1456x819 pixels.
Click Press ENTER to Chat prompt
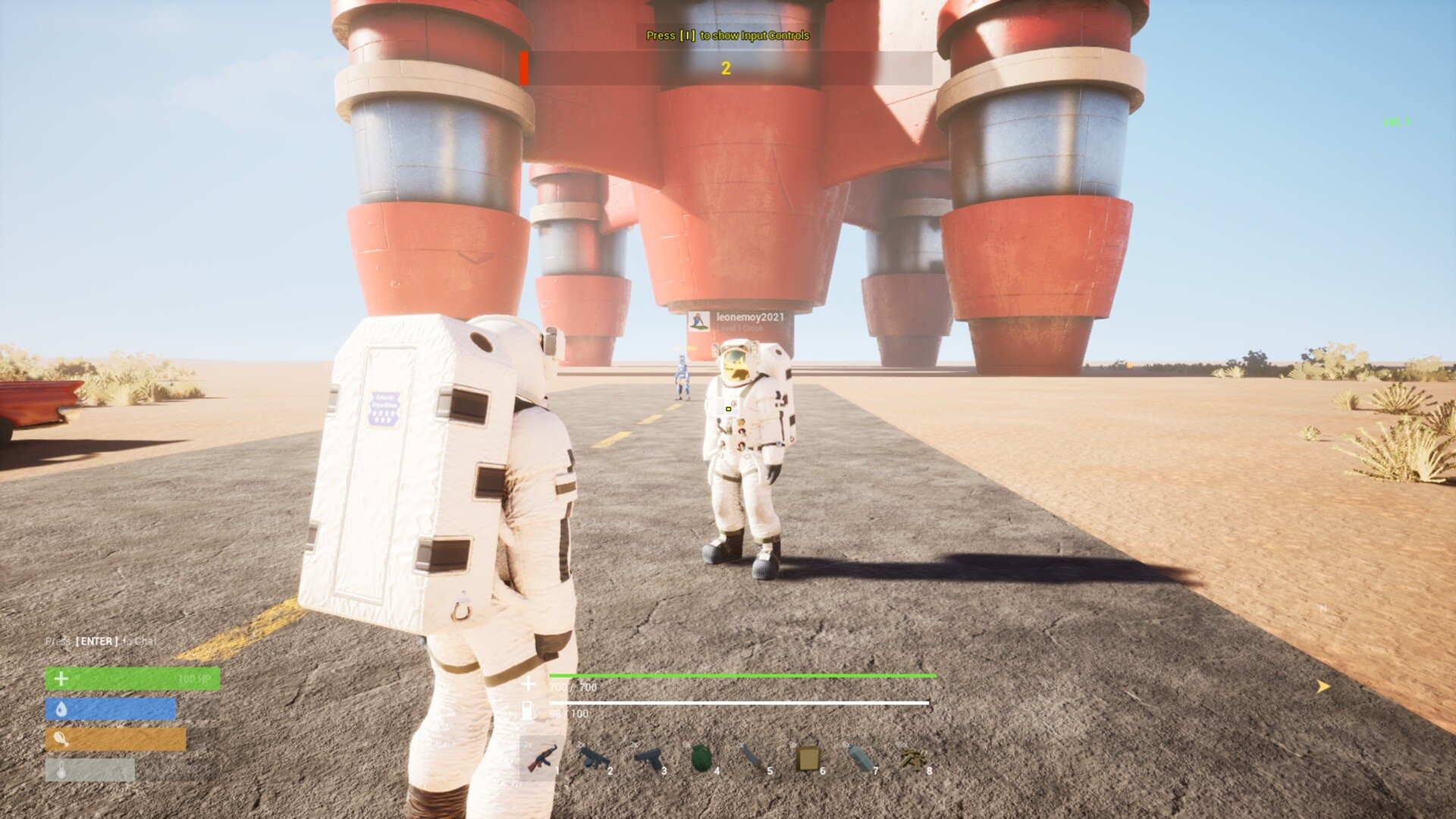point(101,641)
